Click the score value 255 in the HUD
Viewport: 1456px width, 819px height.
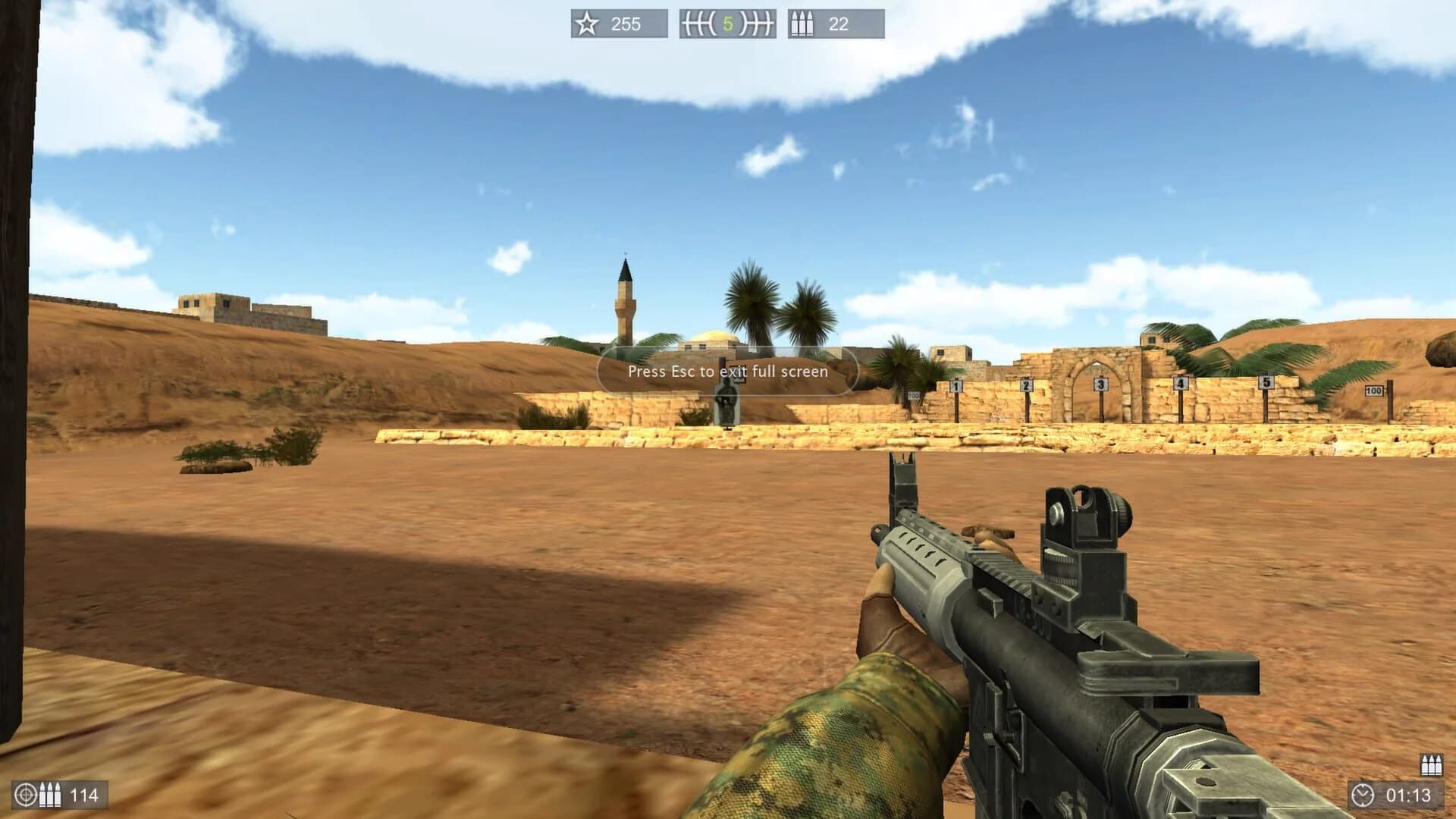626,24
